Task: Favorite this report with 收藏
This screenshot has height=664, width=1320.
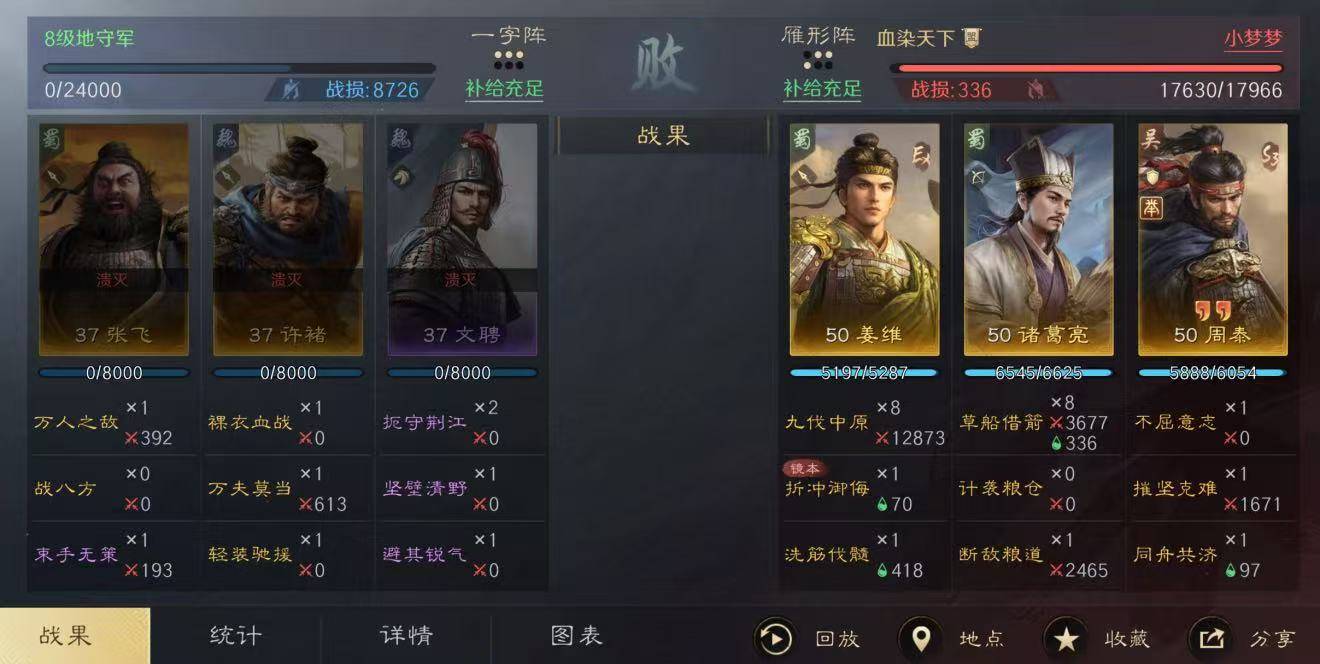Action: tap(1098, 638)
